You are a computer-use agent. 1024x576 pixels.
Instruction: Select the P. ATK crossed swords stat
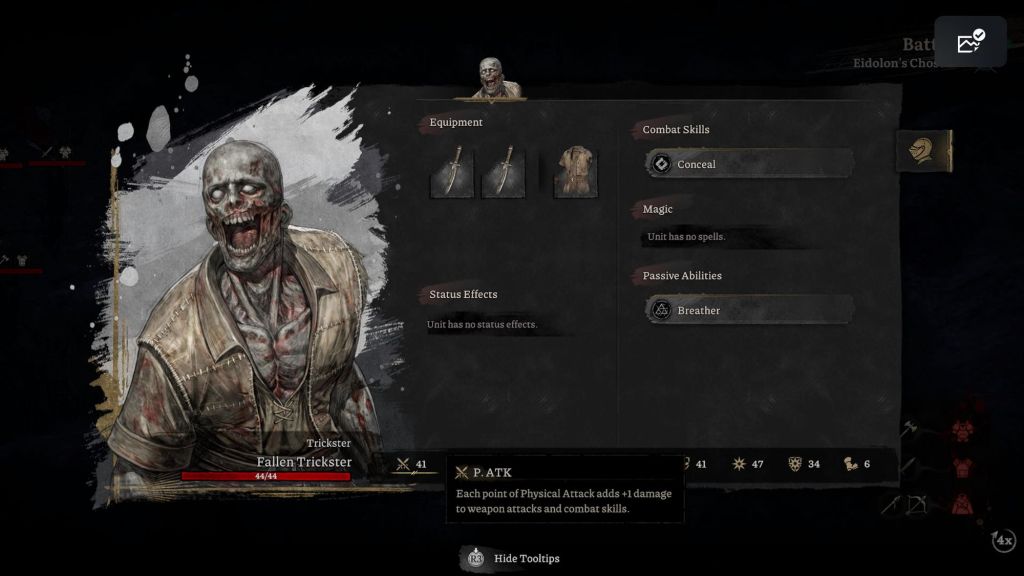[x=412, y=464]
